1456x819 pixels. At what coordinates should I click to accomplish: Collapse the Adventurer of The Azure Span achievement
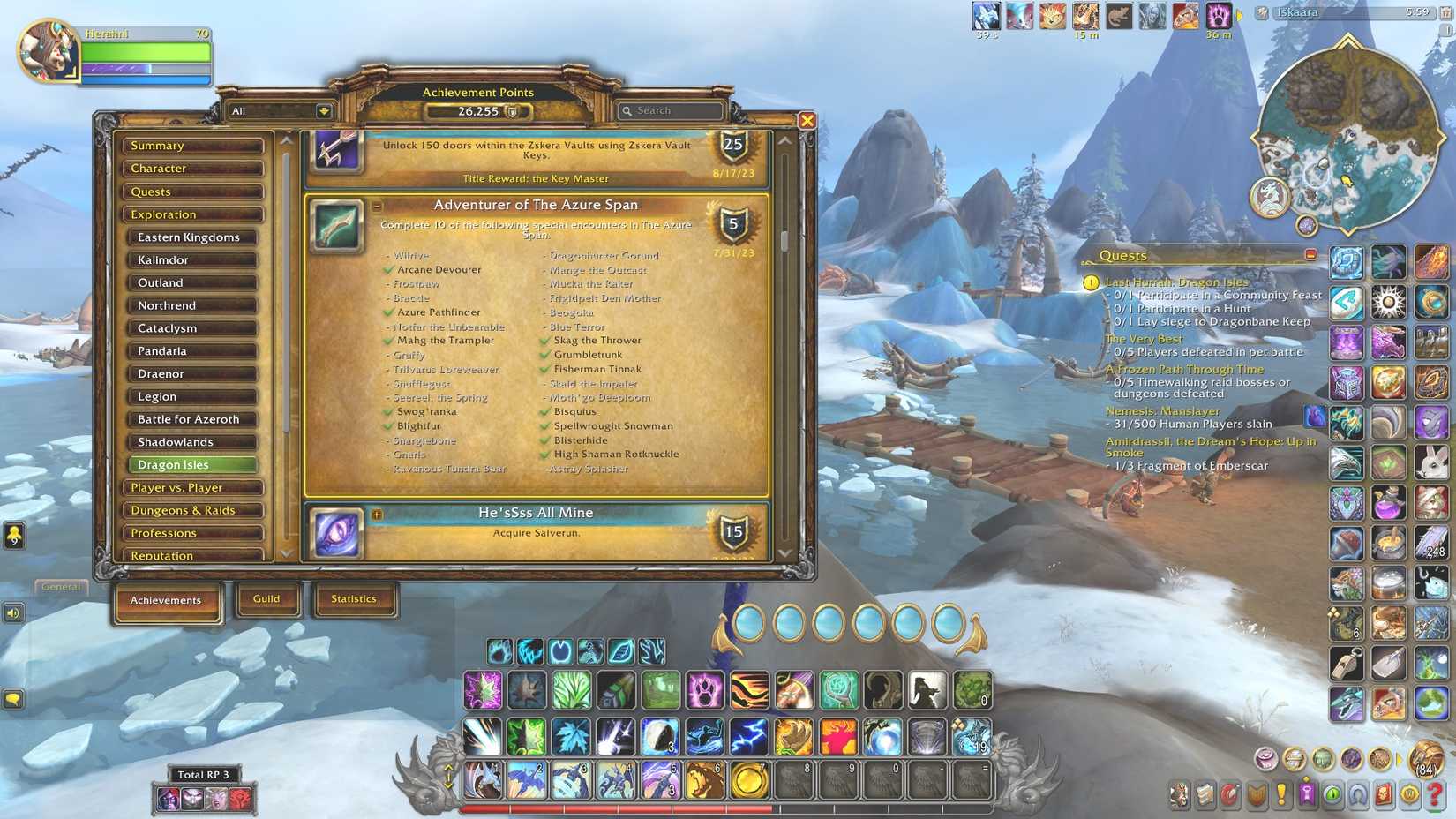coord(378,205)
